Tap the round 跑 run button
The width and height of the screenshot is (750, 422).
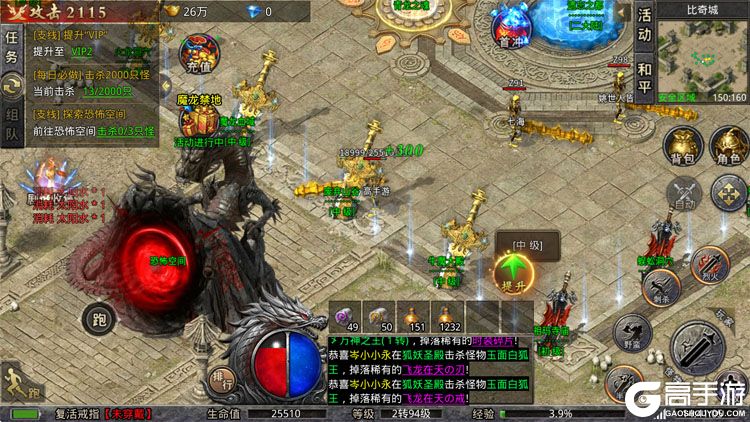tap(98, 320)
